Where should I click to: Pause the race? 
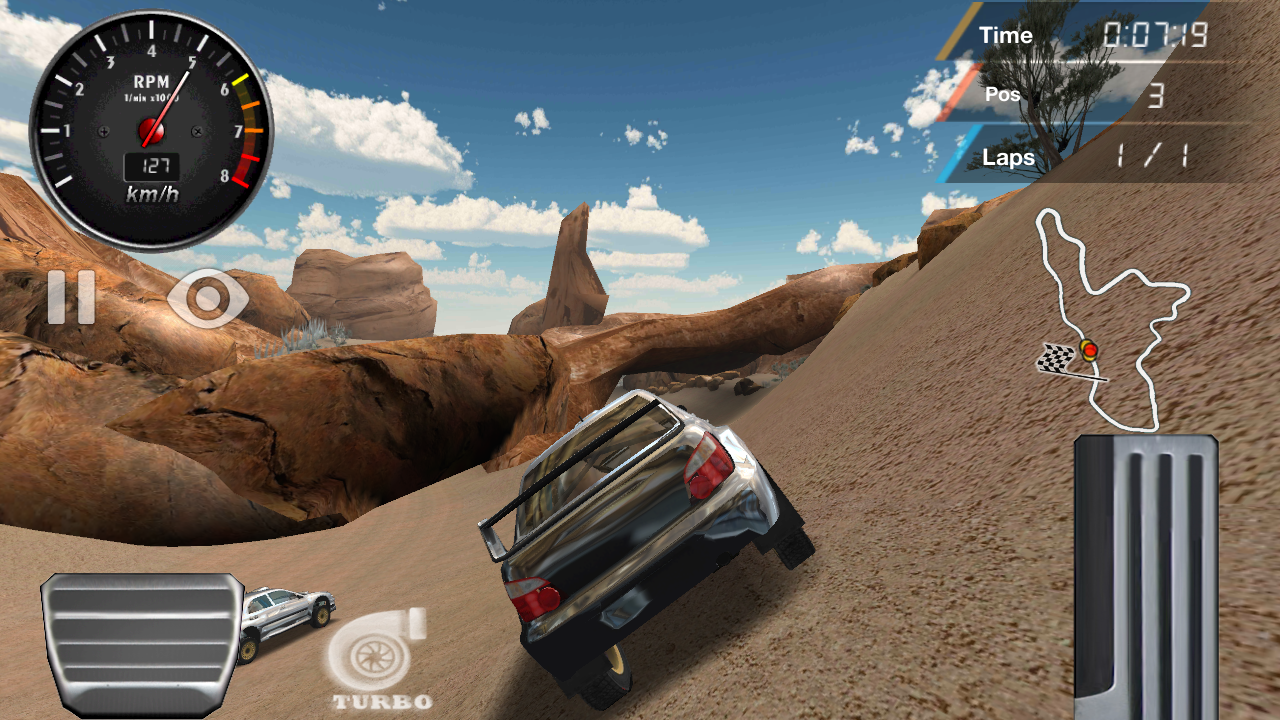[71, 297]
